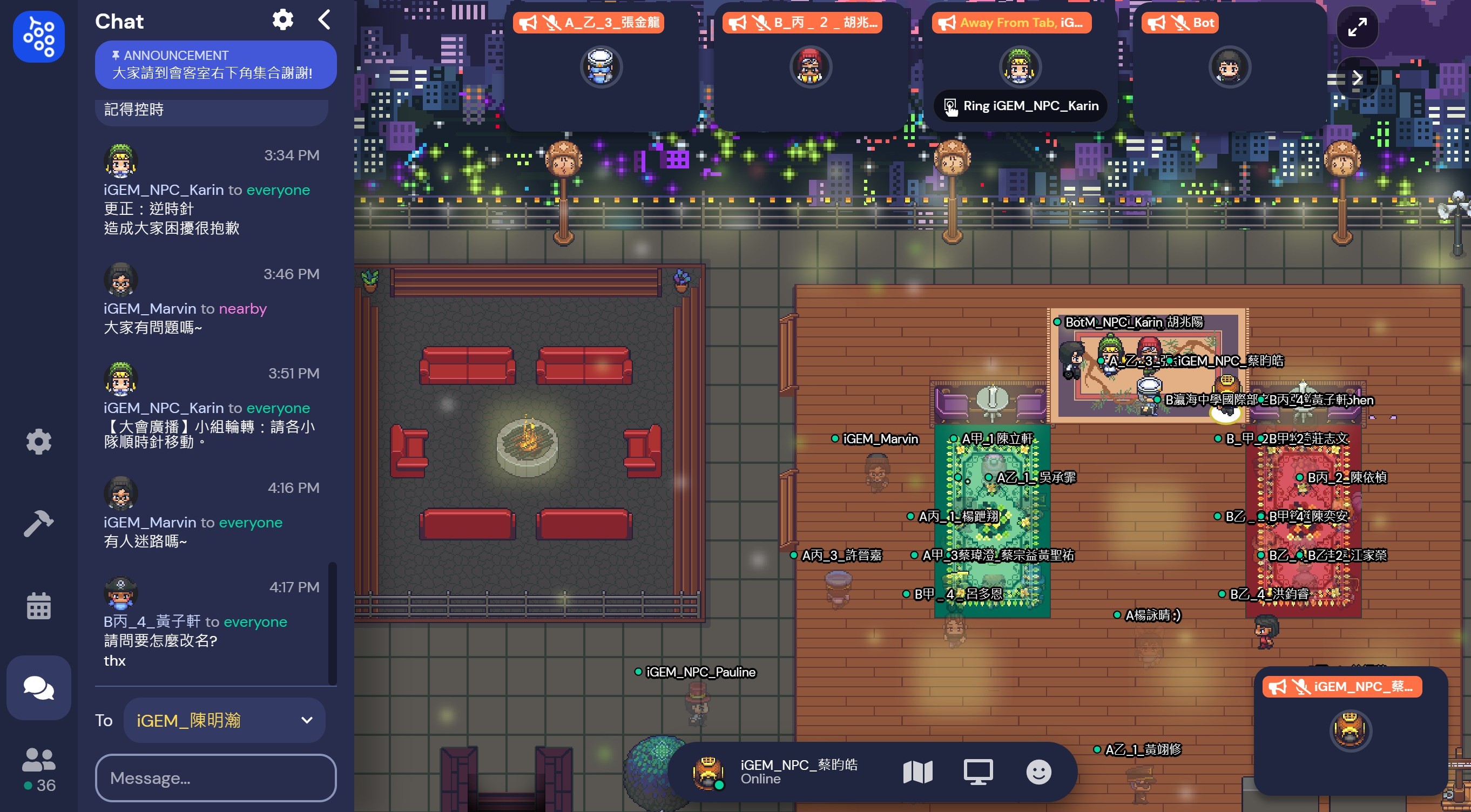Select A_乙_3_張金龍 video tile
The image size is (1471, 812).
[x=600, y=66]
